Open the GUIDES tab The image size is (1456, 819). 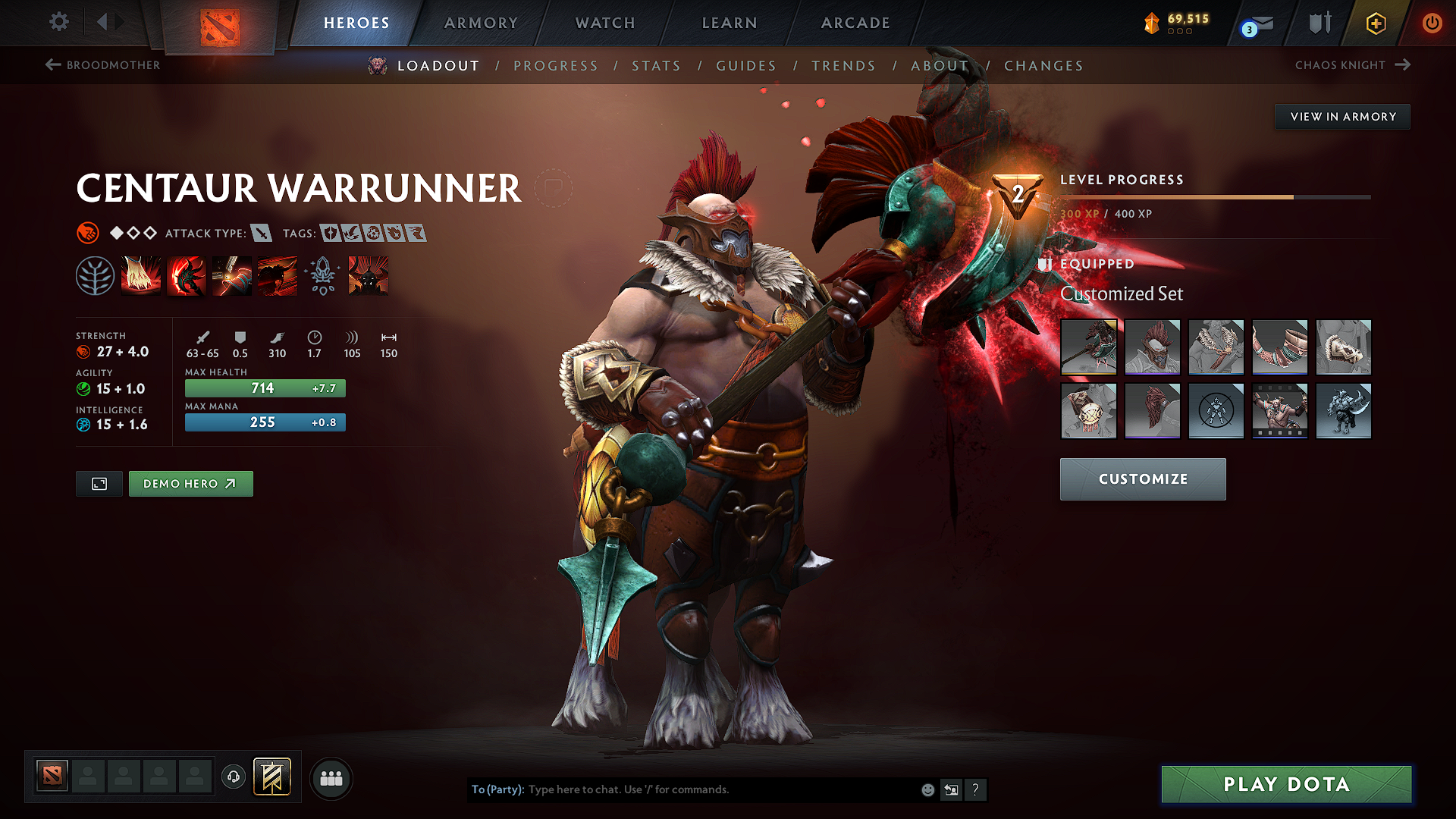(x=746, y=66)
